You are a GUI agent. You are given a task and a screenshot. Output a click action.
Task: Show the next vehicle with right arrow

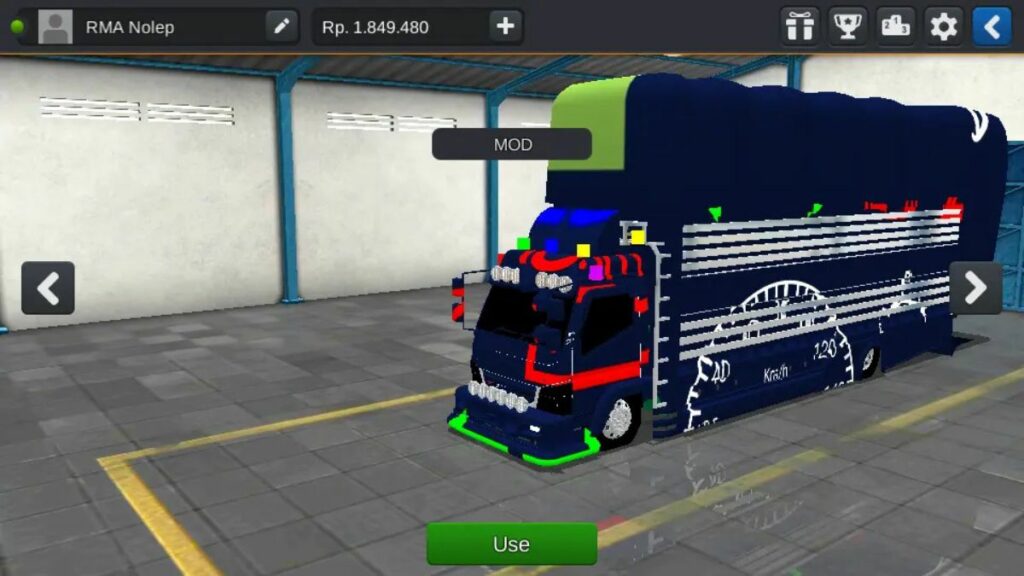pyautogui.click(x=975, y=288)
